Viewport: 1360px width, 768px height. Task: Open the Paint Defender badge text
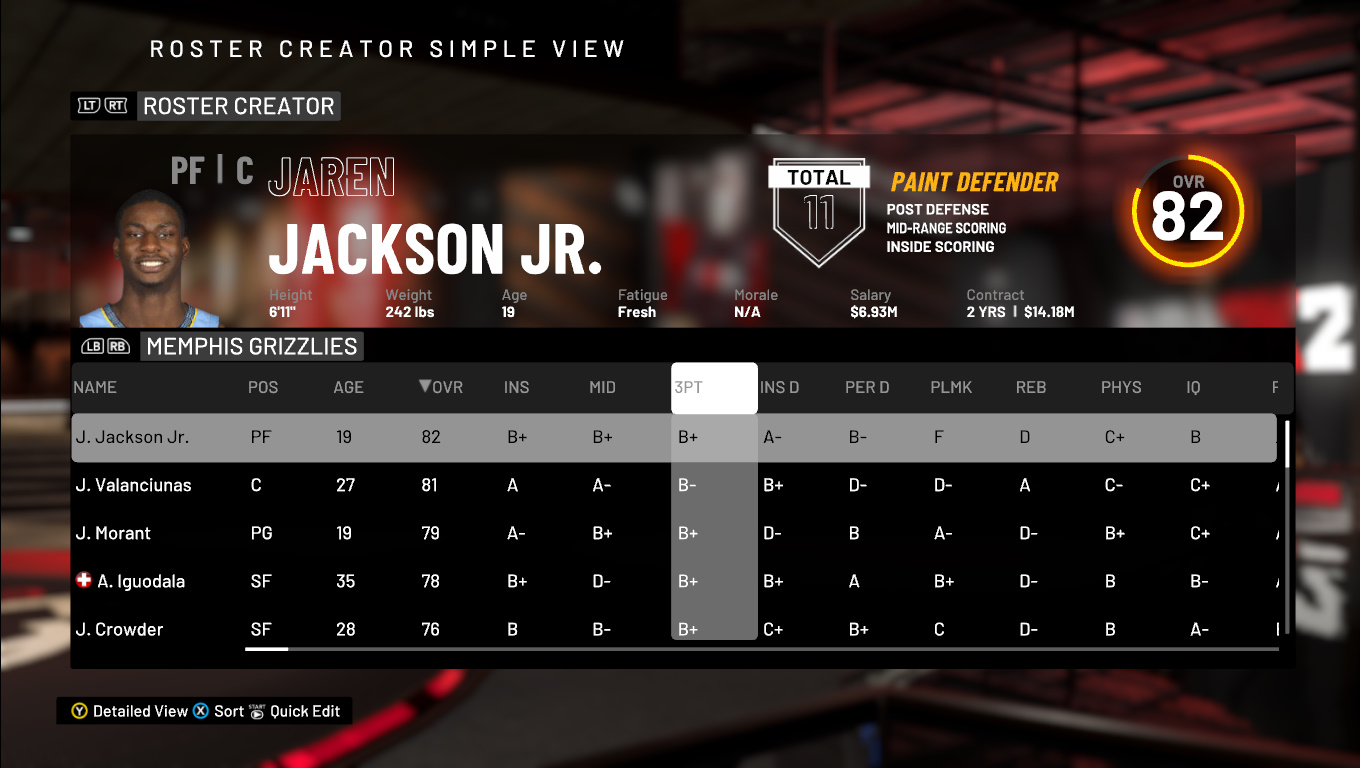(972, 182)
